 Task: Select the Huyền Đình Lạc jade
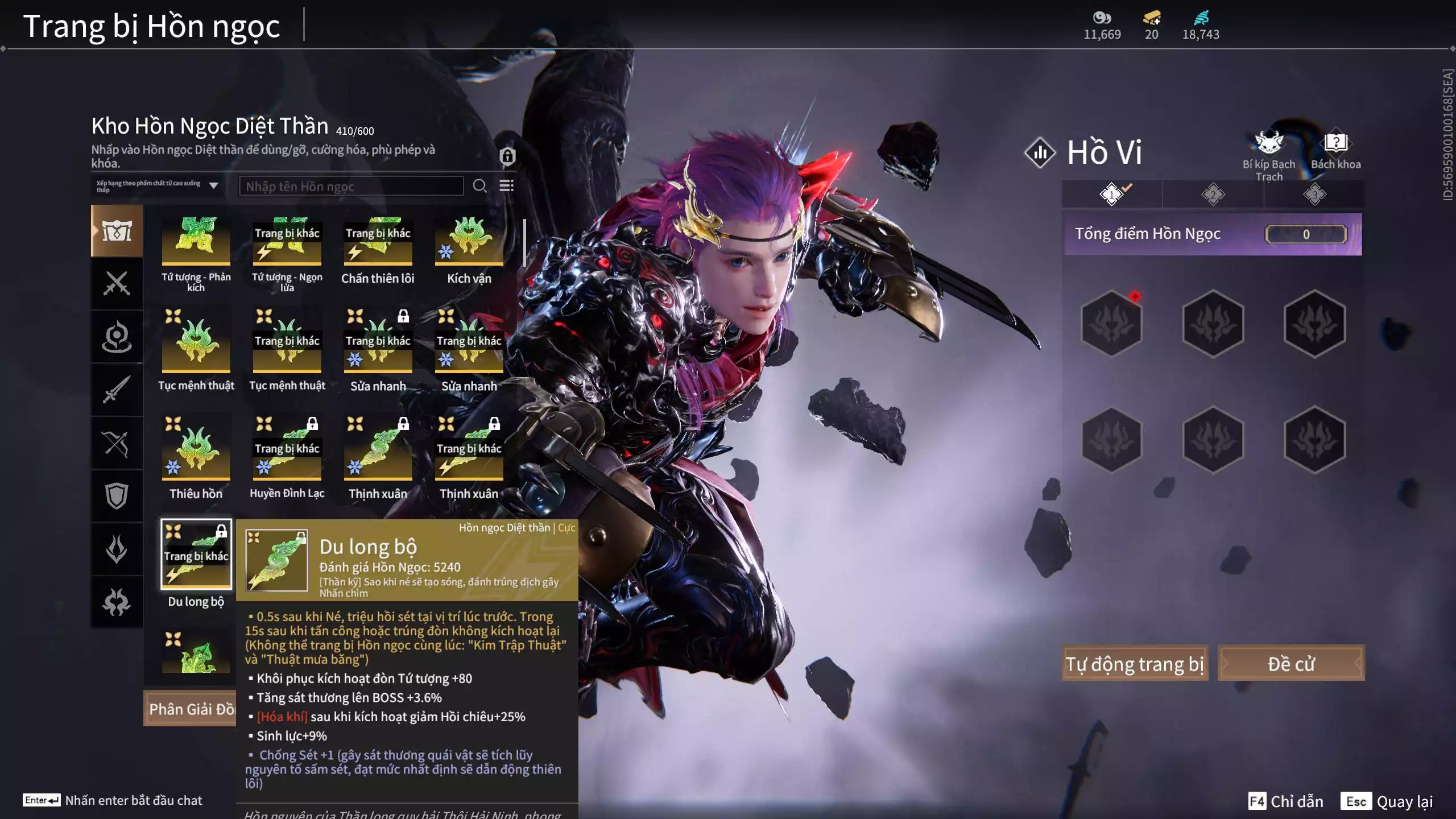pyautogui.click(x=287, y=450)
